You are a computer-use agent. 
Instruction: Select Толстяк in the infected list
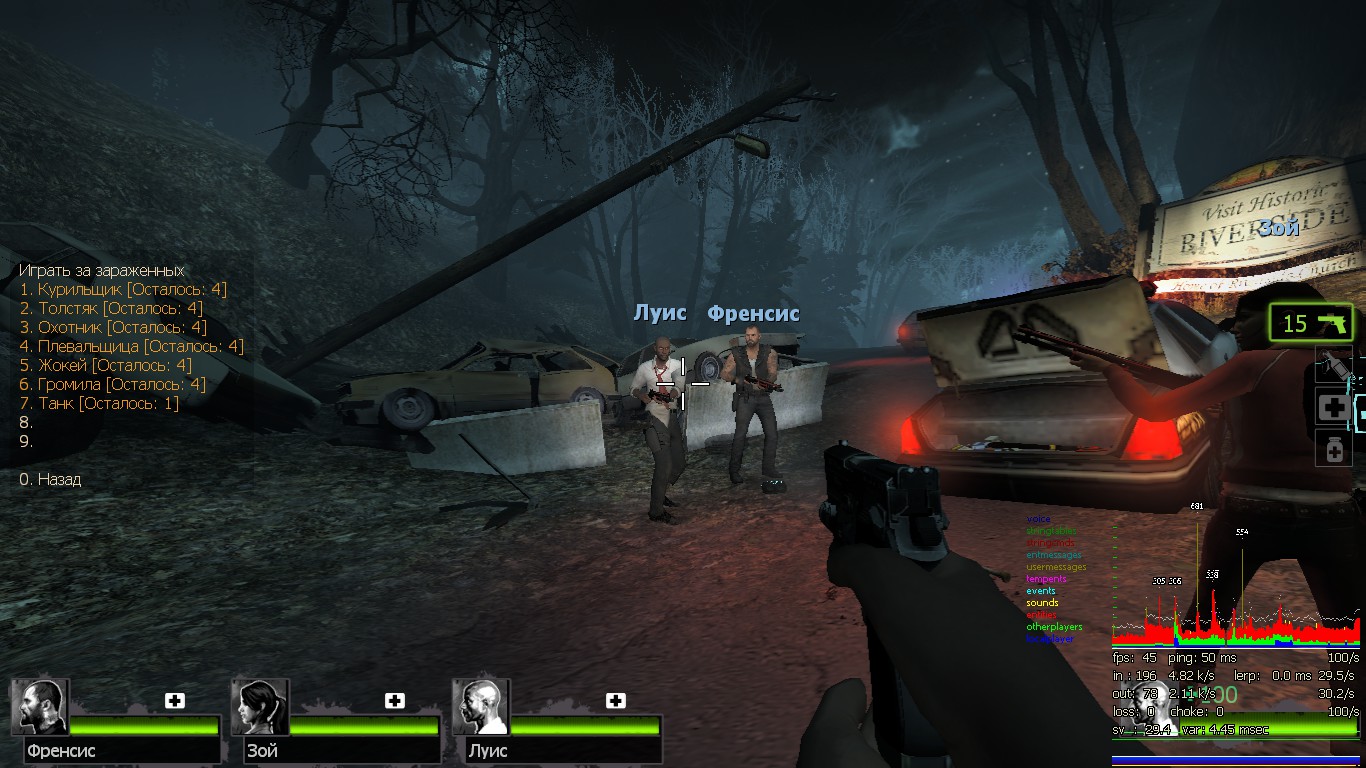110,308
